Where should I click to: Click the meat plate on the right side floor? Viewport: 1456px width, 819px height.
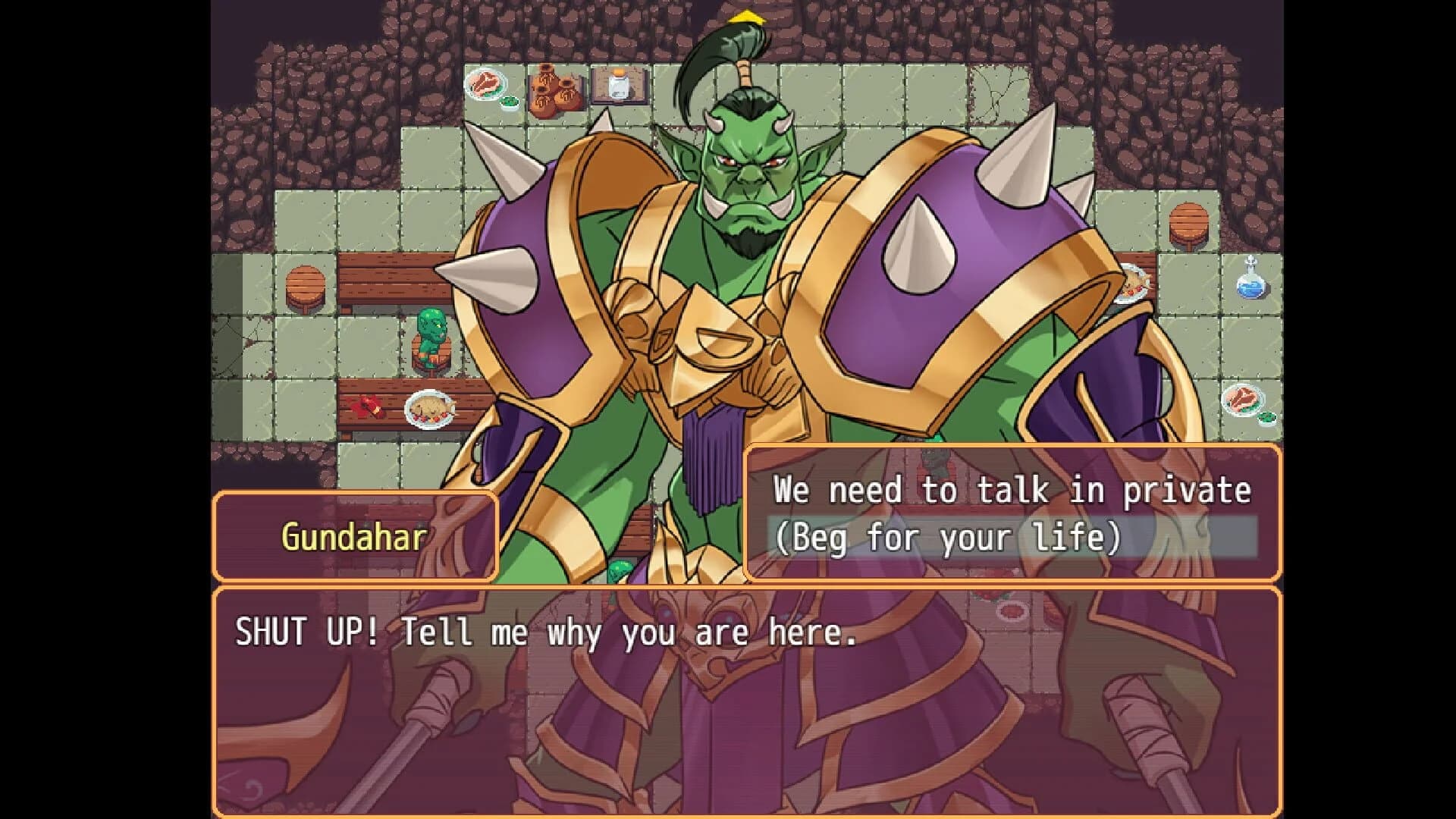(1244, 398)
